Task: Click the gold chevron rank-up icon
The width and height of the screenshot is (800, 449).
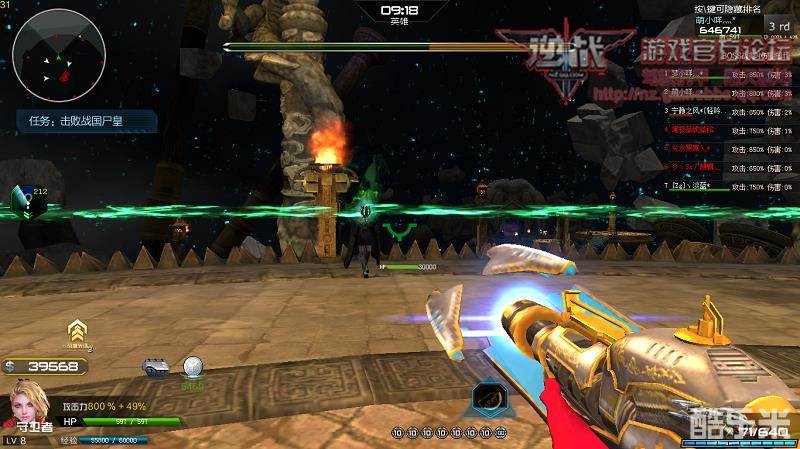Action: tap(75, 333)
